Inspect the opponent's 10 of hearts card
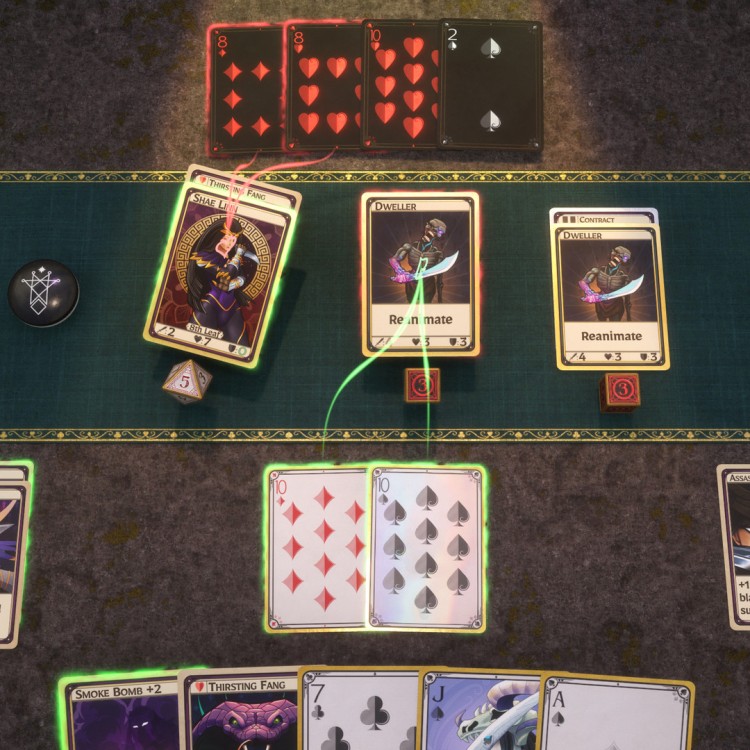This screenshot has height=750, width=750. (x=401, y=88)
